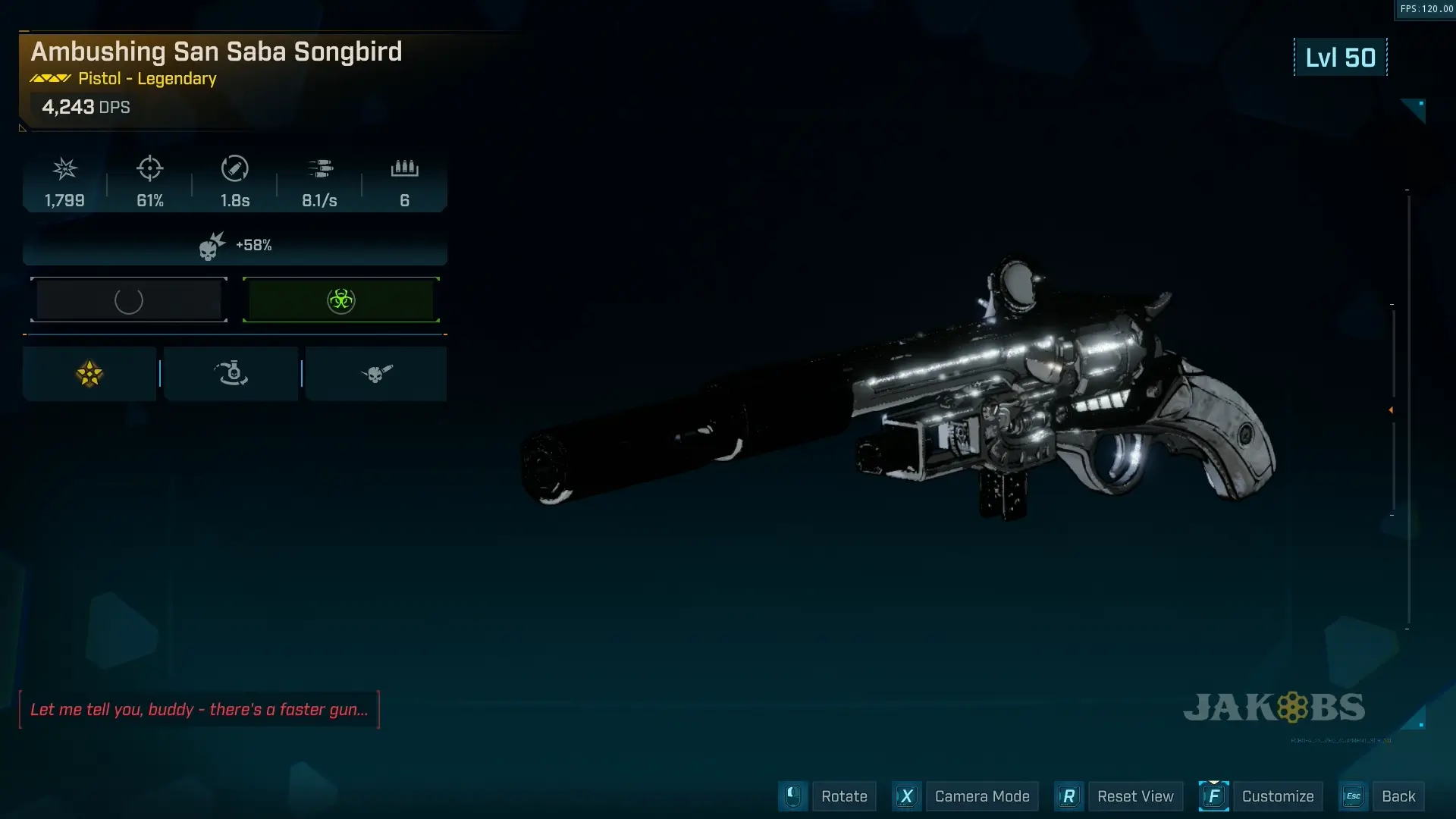Go Back from weapon inspect
The width and height of the screenshot is (1456, 819).
[1398, 796]
